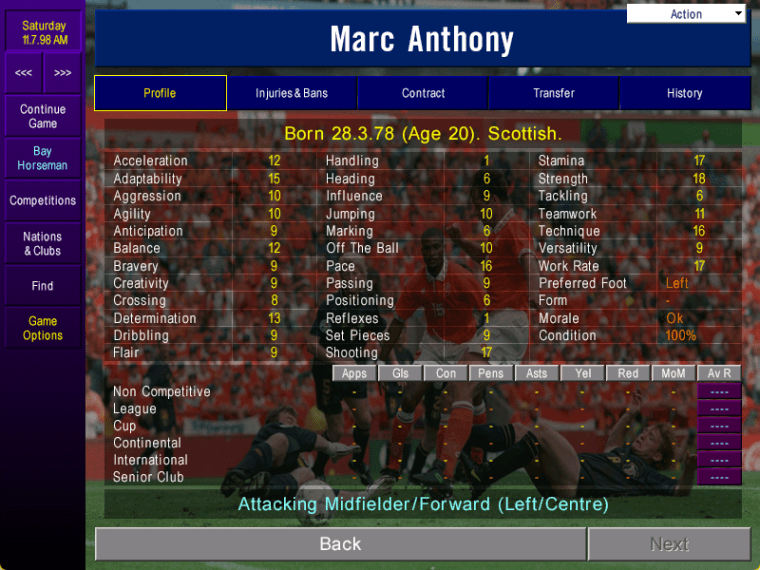Click the MoM column header

674,373
